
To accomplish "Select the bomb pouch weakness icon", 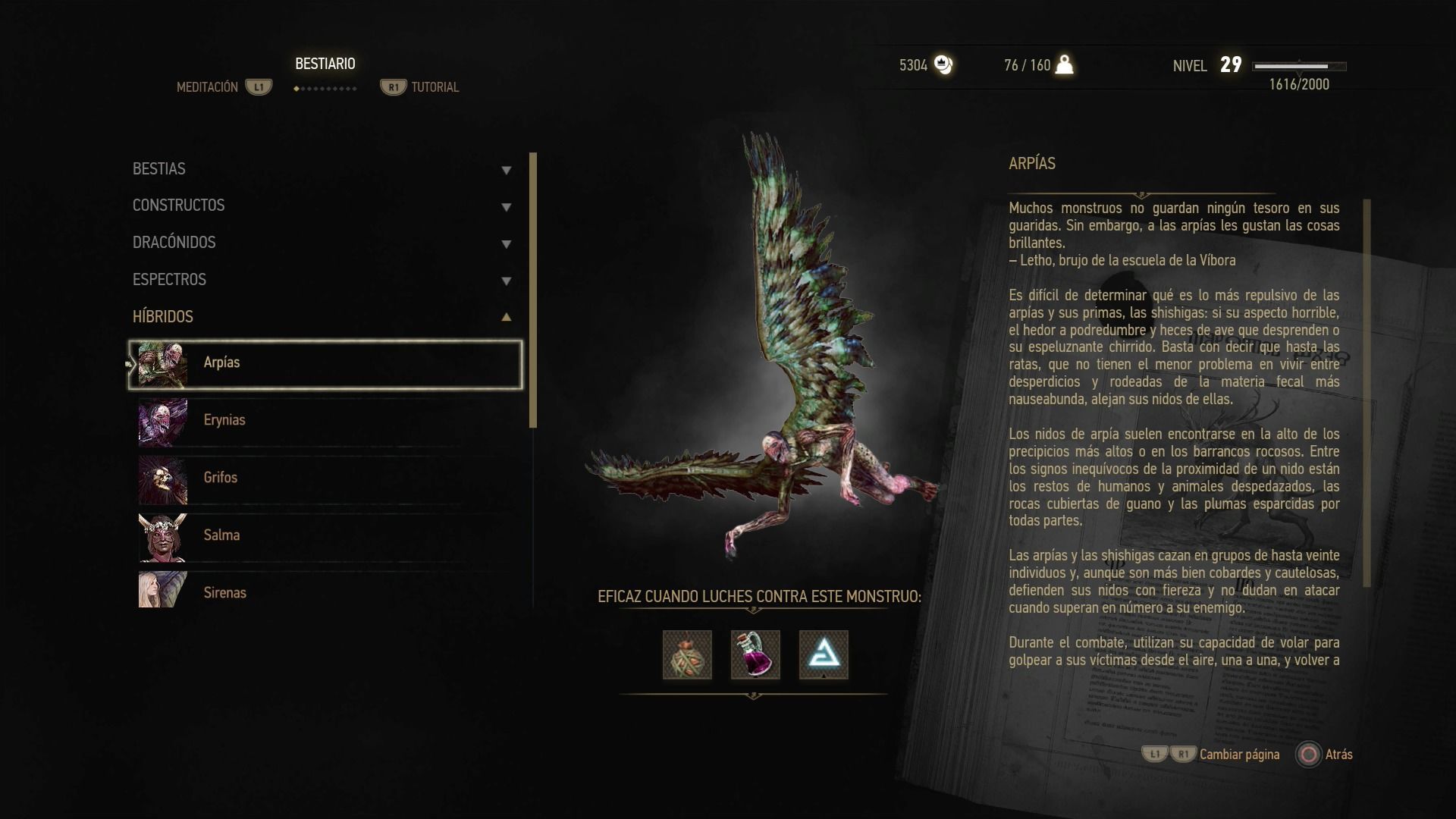I will pos(687,655).
